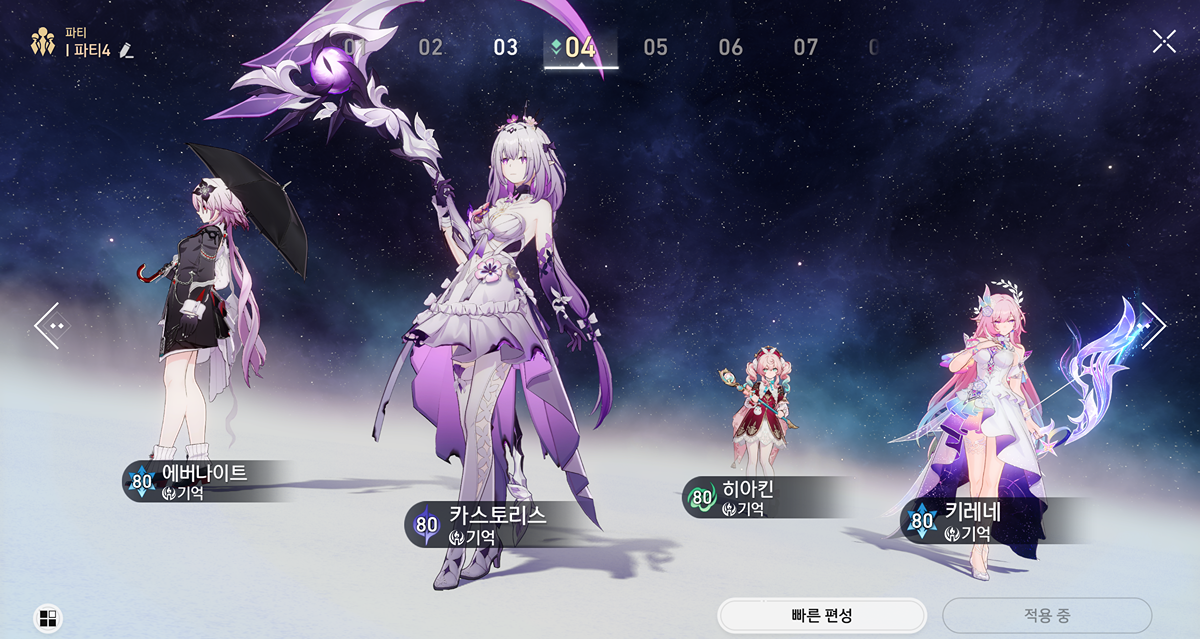
Task: Close the party setup screen
Action: pos(1164,41)
